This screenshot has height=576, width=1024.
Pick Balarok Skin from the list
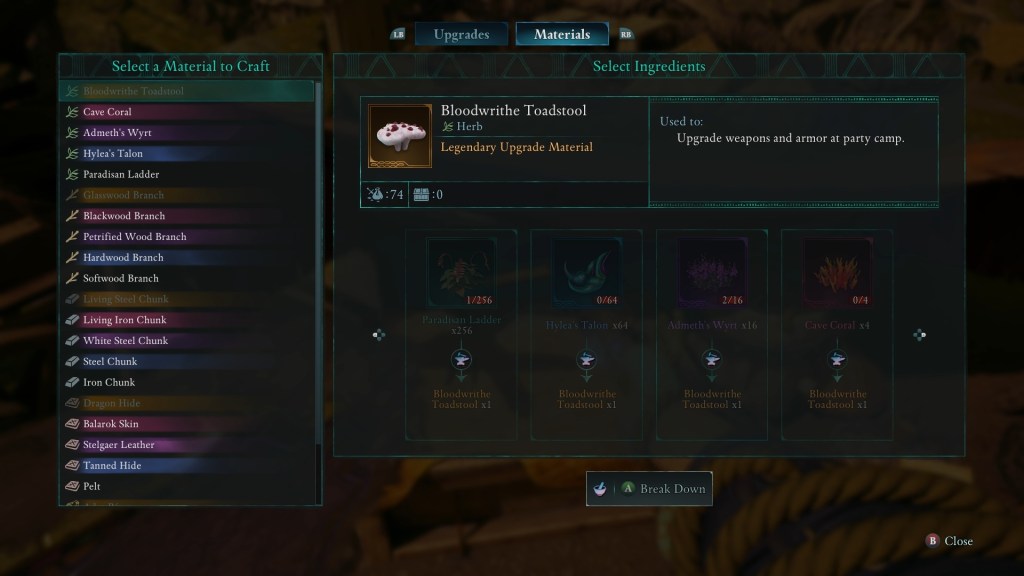click(110, 424)
